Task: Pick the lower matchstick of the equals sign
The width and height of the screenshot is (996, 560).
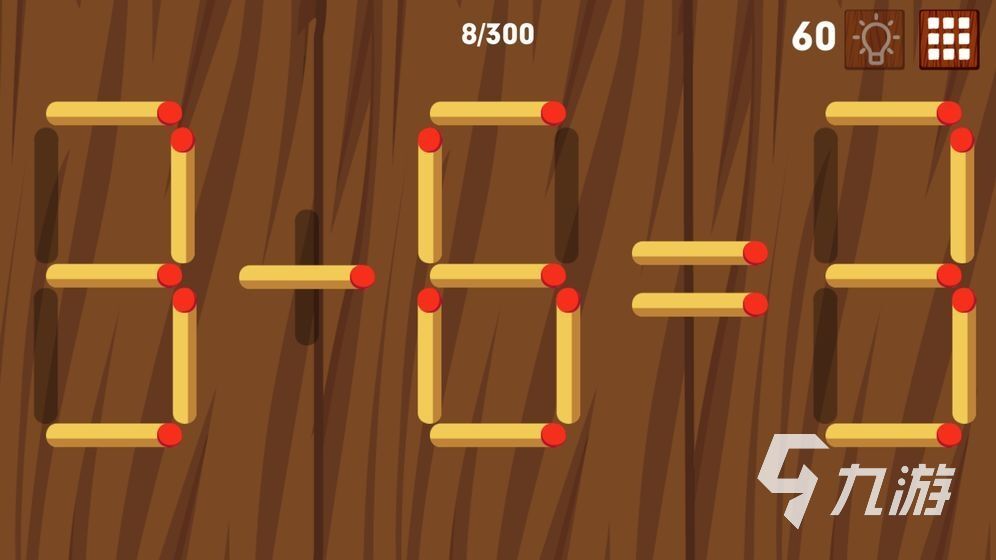Action: 699,304
